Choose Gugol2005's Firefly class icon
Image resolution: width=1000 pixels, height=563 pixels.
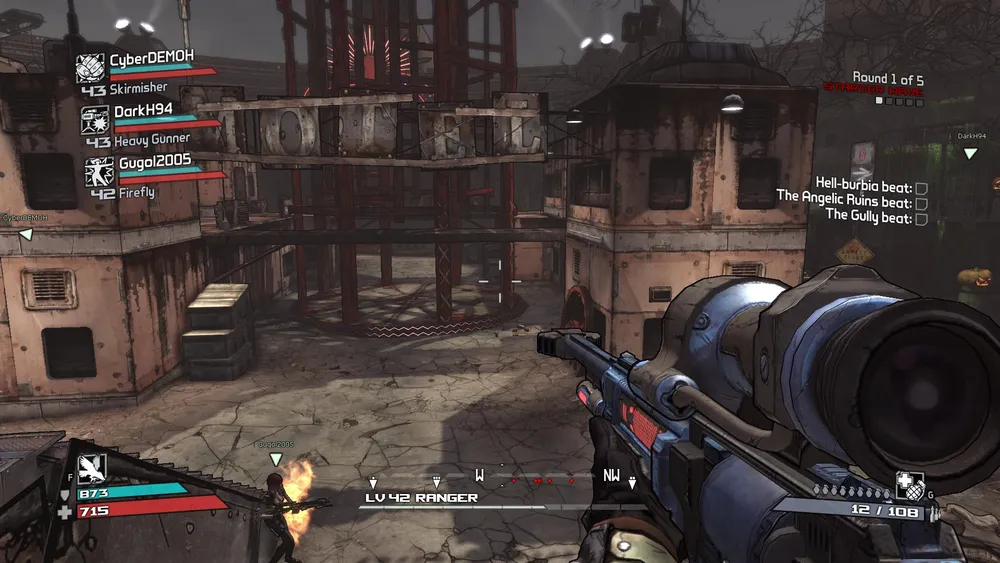[x=99, y=171]
